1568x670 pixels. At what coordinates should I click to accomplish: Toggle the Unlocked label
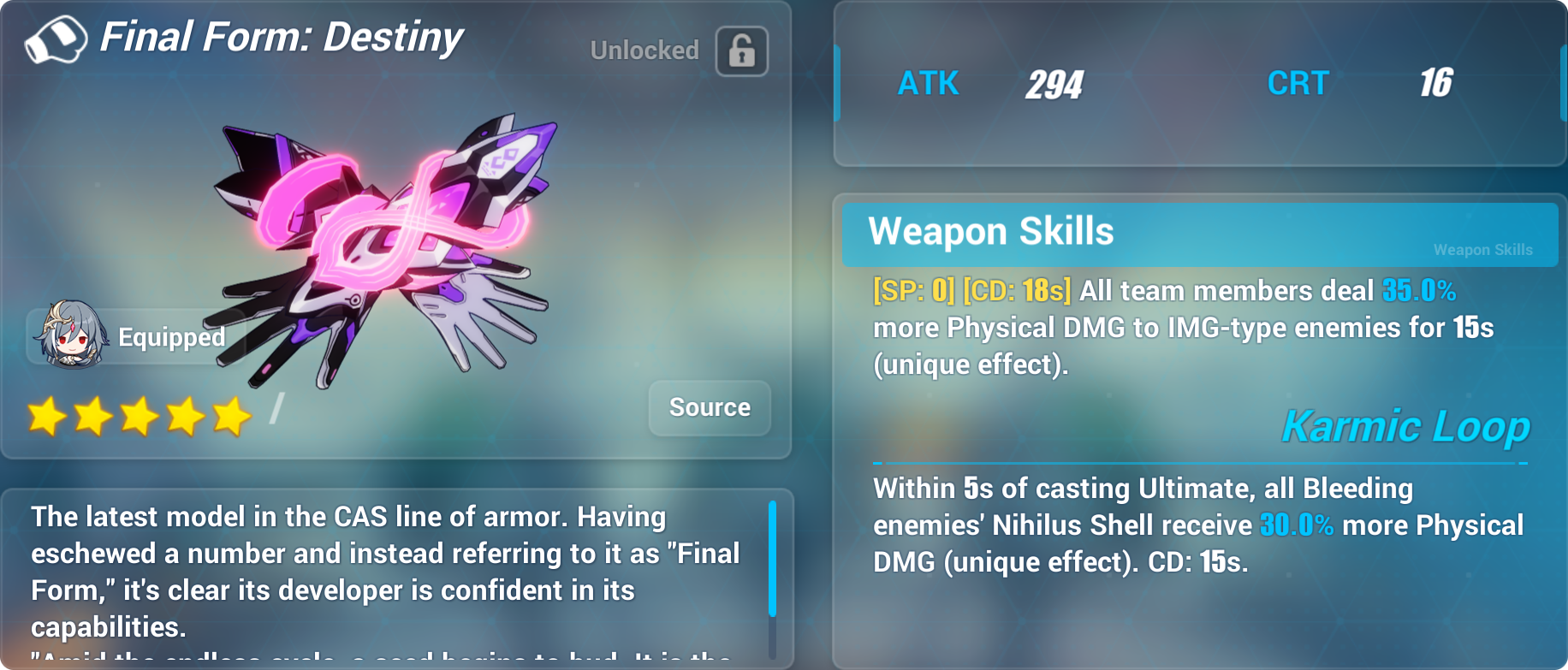pyautogui.click(x=644, y=51)
